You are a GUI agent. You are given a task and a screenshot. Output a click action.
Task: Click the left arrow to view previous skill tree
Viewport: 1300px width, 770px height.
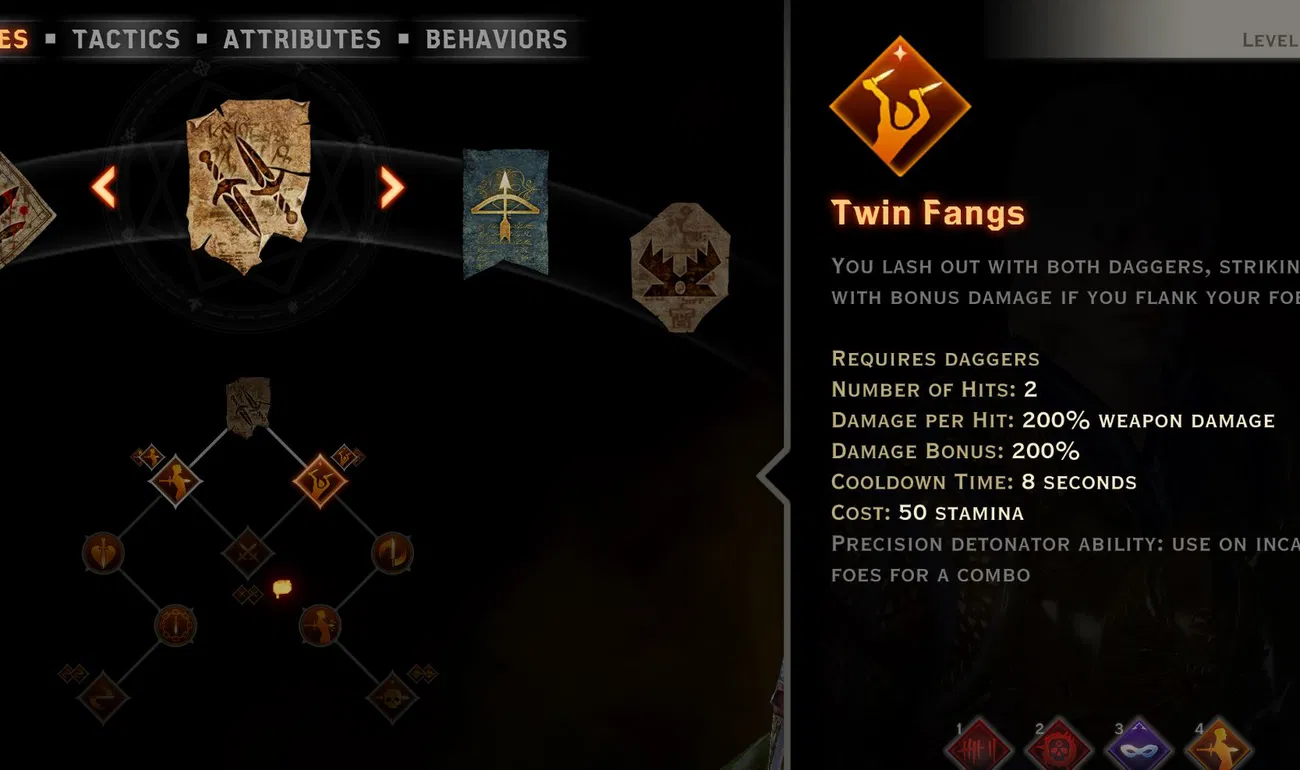(103, 186)
